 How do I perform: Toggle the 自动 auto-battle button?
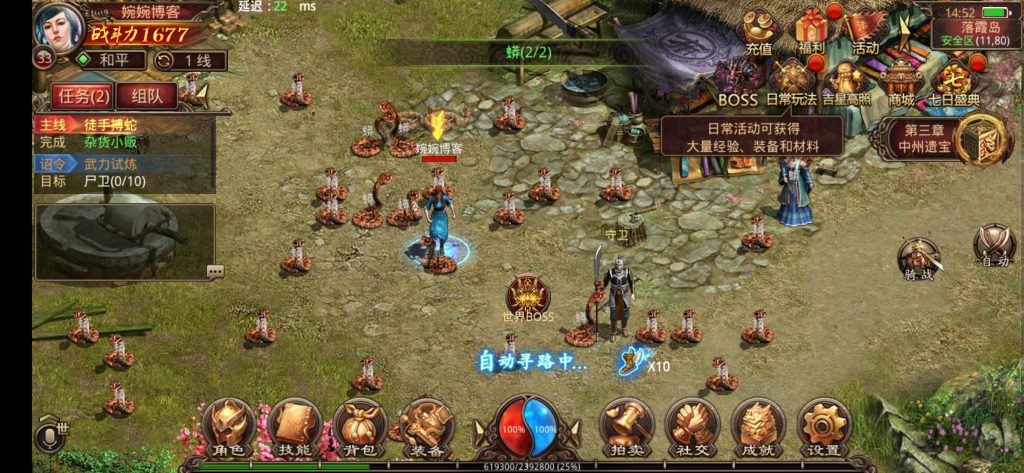pyautogui.click(x=995, y=245)
